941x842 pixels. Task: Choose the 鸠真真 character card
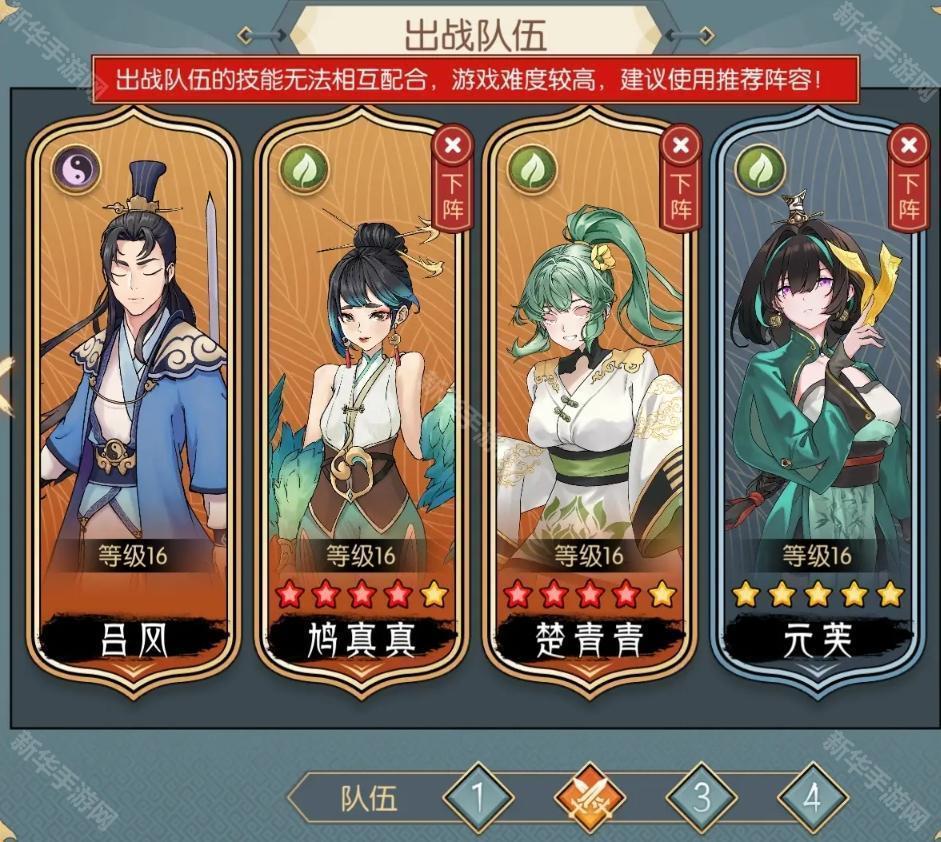(360, 400)
